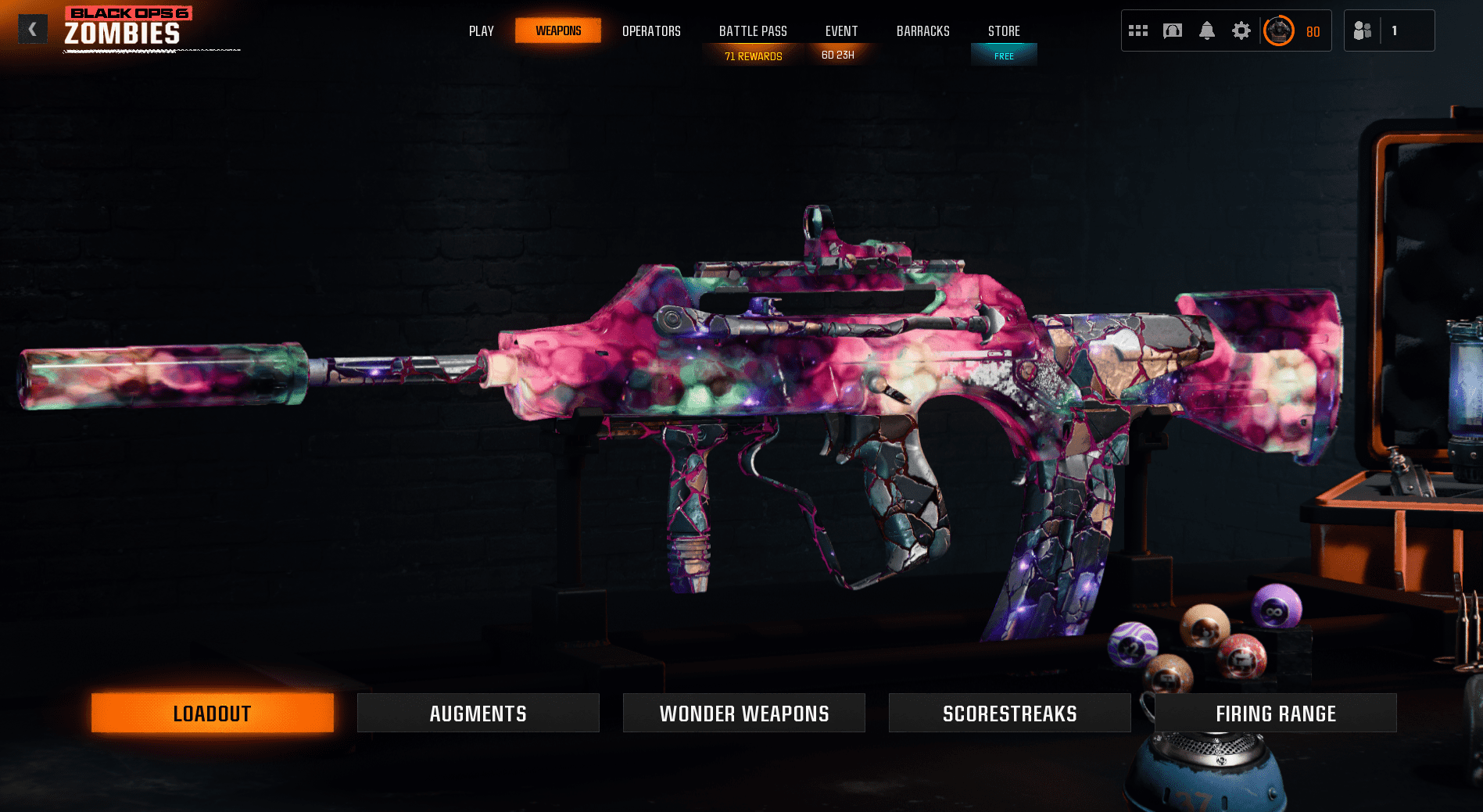Image resolution: width=1483 pixels, height=812 pixels.
Task: Go back using the top-left arrow
Action: pos(32,30)
